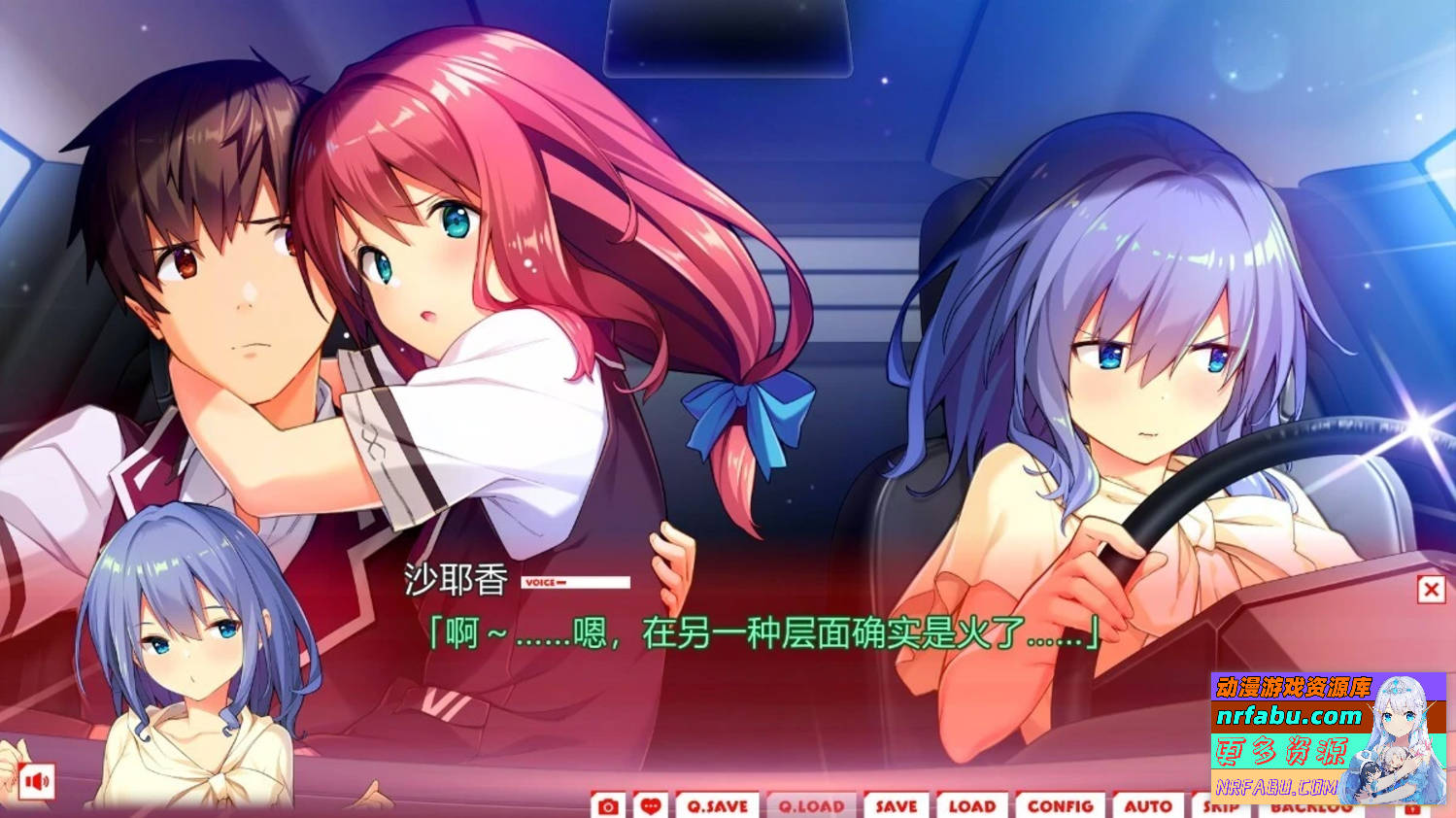This screenshot has height=818, width=1456.
Task: Open the Q.LOAD quick load panel
Action: 812,805
